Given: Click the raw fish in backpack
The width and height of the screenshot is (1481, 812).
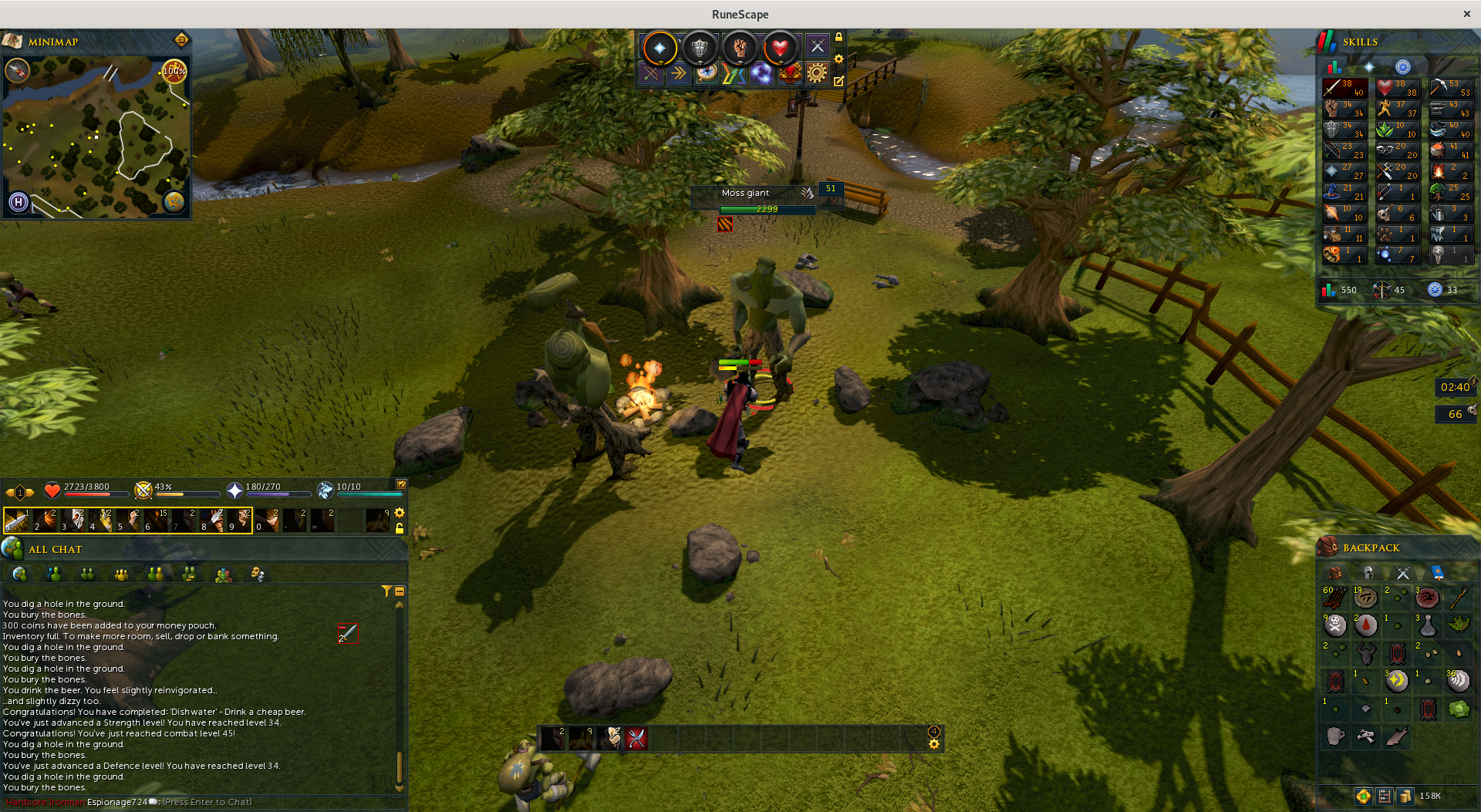Looking at the screenshot, I should pyautogui.click(x=1396, y=736).
